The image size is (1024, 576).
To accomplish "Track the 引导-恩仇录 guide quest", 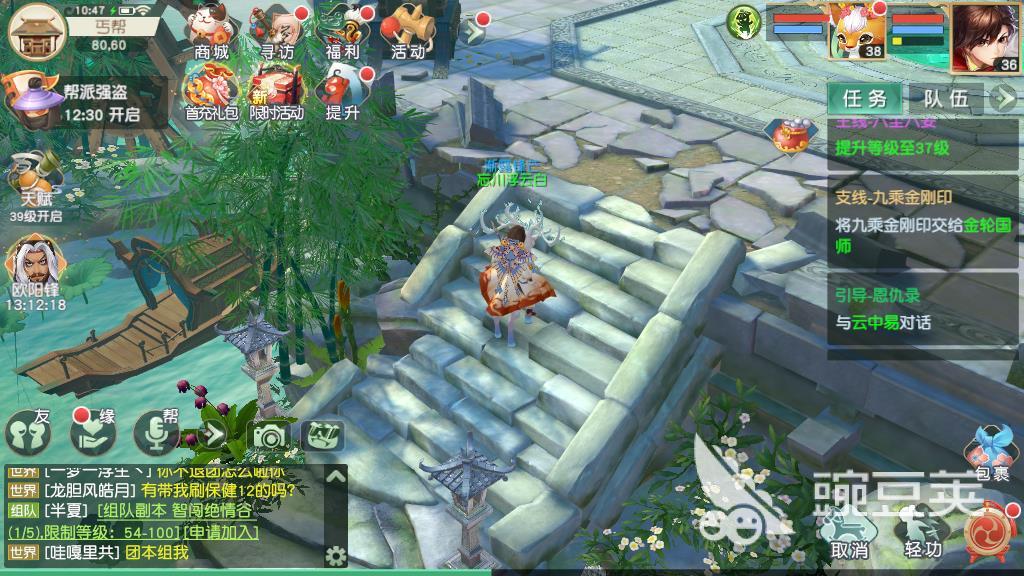I will pyautogui.click(x=924, y=309).
